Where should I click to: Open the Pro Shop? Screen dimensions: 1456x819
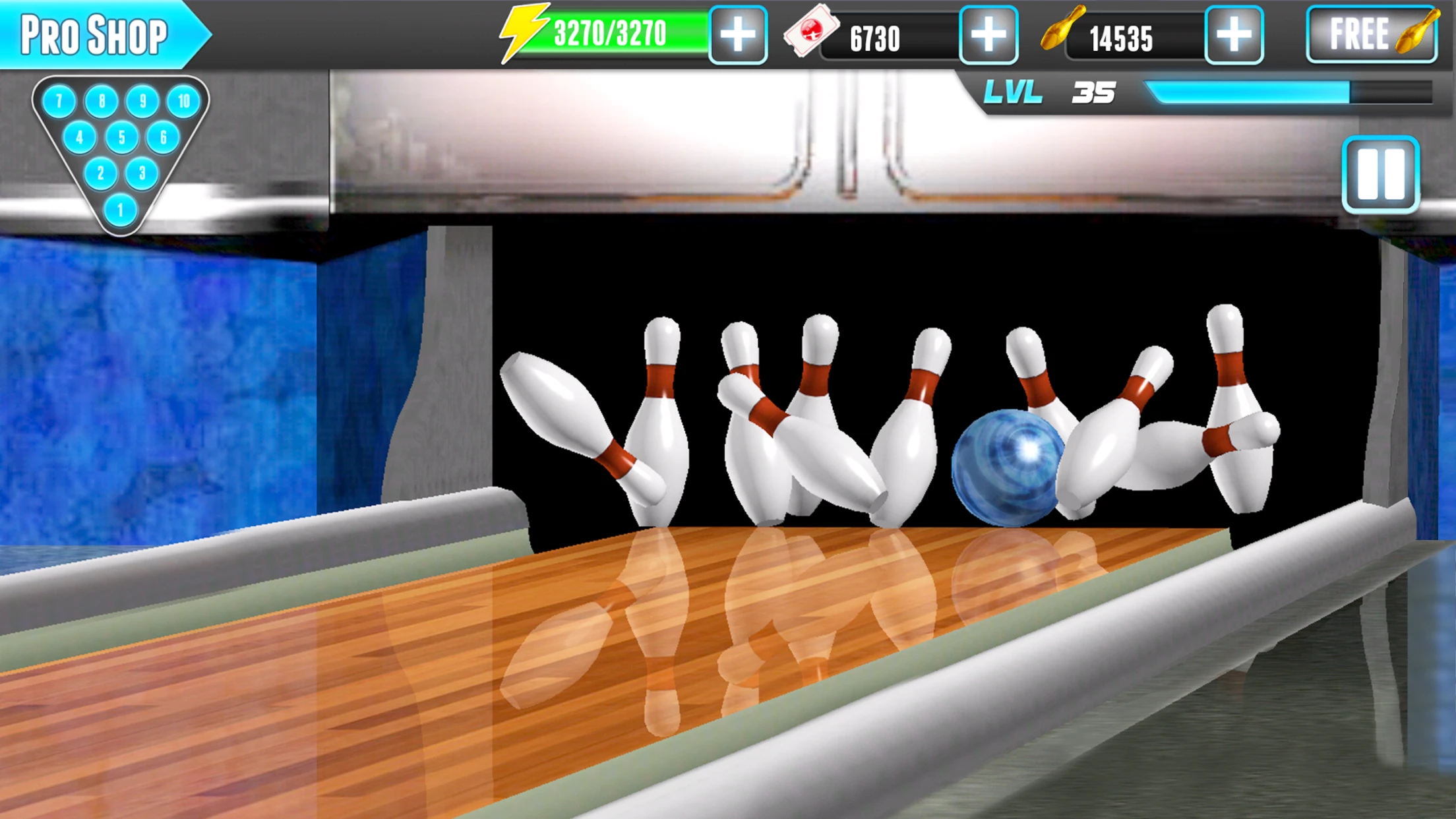(x=96, y=34)
